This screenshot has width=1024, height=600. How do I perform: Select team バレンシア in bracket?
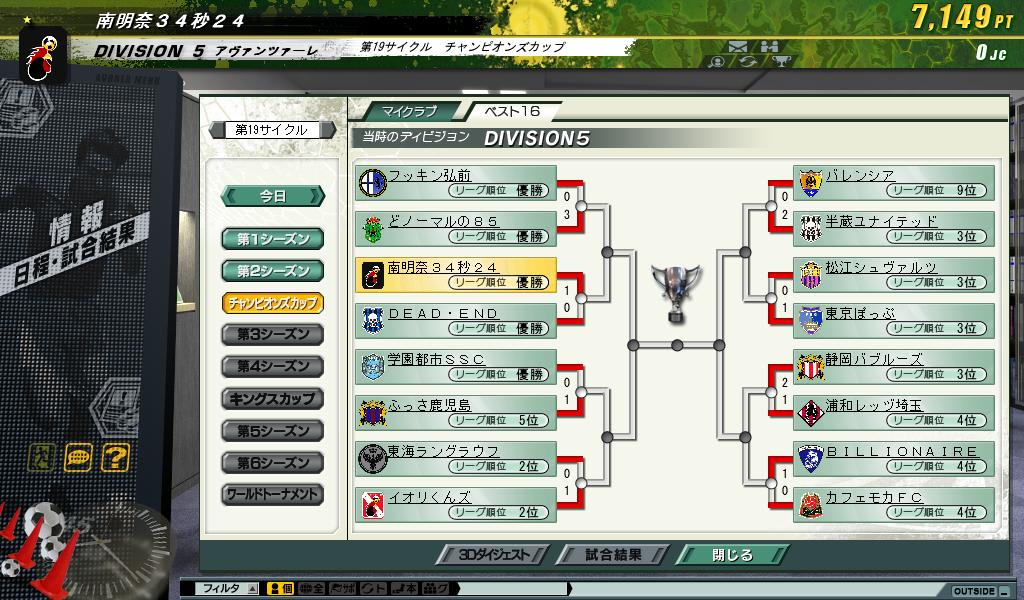coord(894,183)
